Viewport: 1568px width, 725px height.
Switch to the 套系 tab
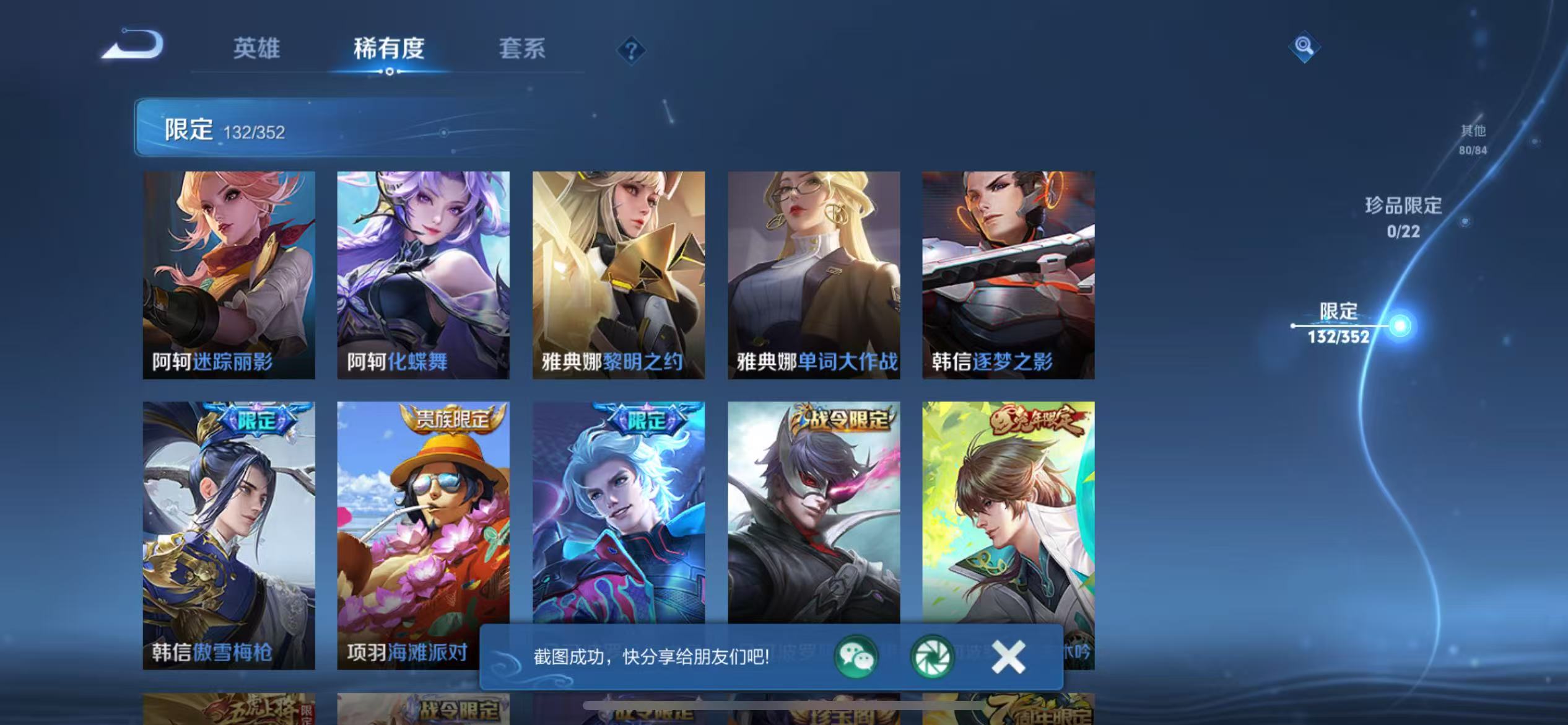[522, 48]
